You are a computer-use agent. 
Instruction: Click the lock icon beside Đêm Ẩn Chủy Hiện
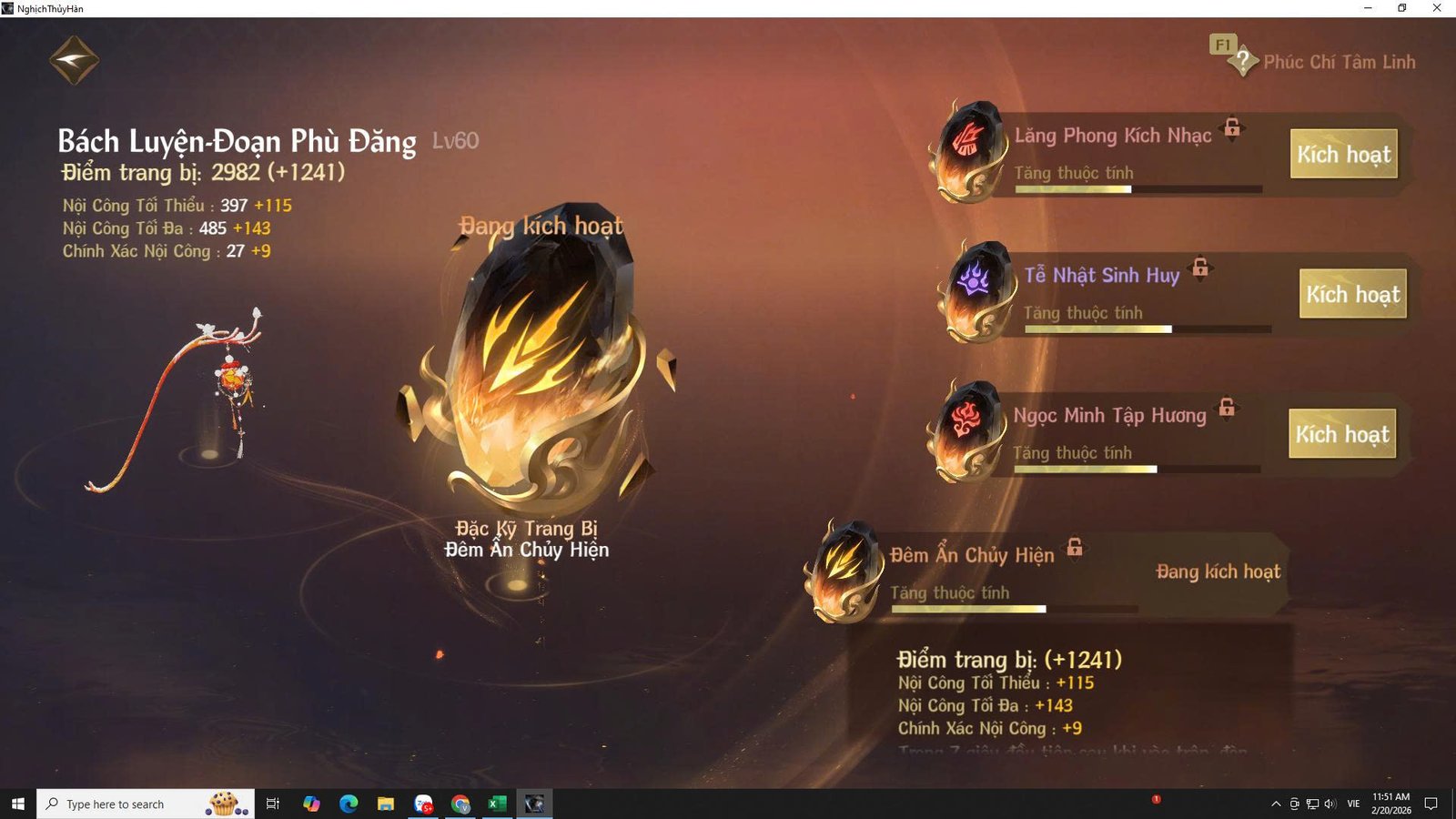pyautogui.click(x=1077, y=549)
